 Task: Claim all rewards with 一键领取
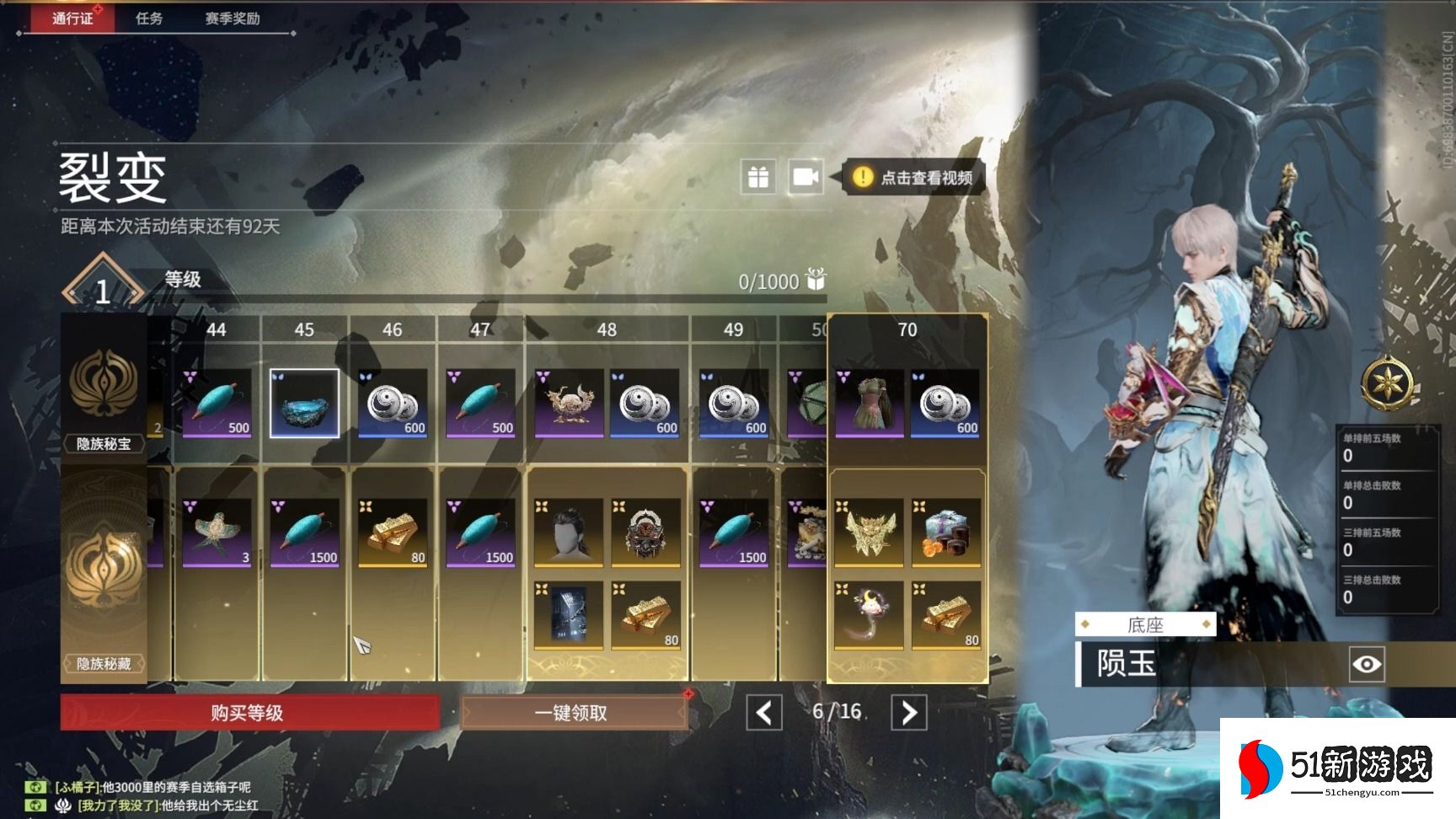tap(573, 713)
